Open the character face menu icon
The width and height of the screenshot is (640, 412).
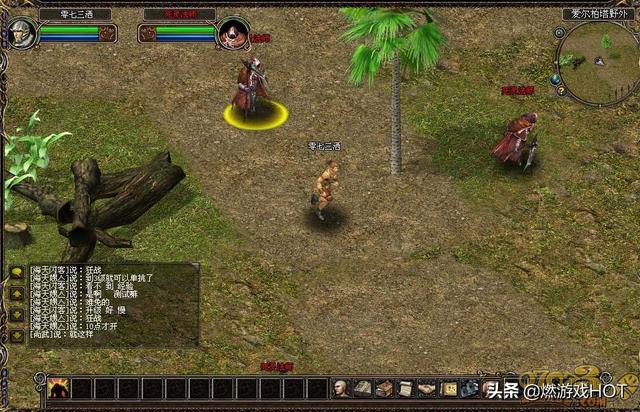click(342, 388)
